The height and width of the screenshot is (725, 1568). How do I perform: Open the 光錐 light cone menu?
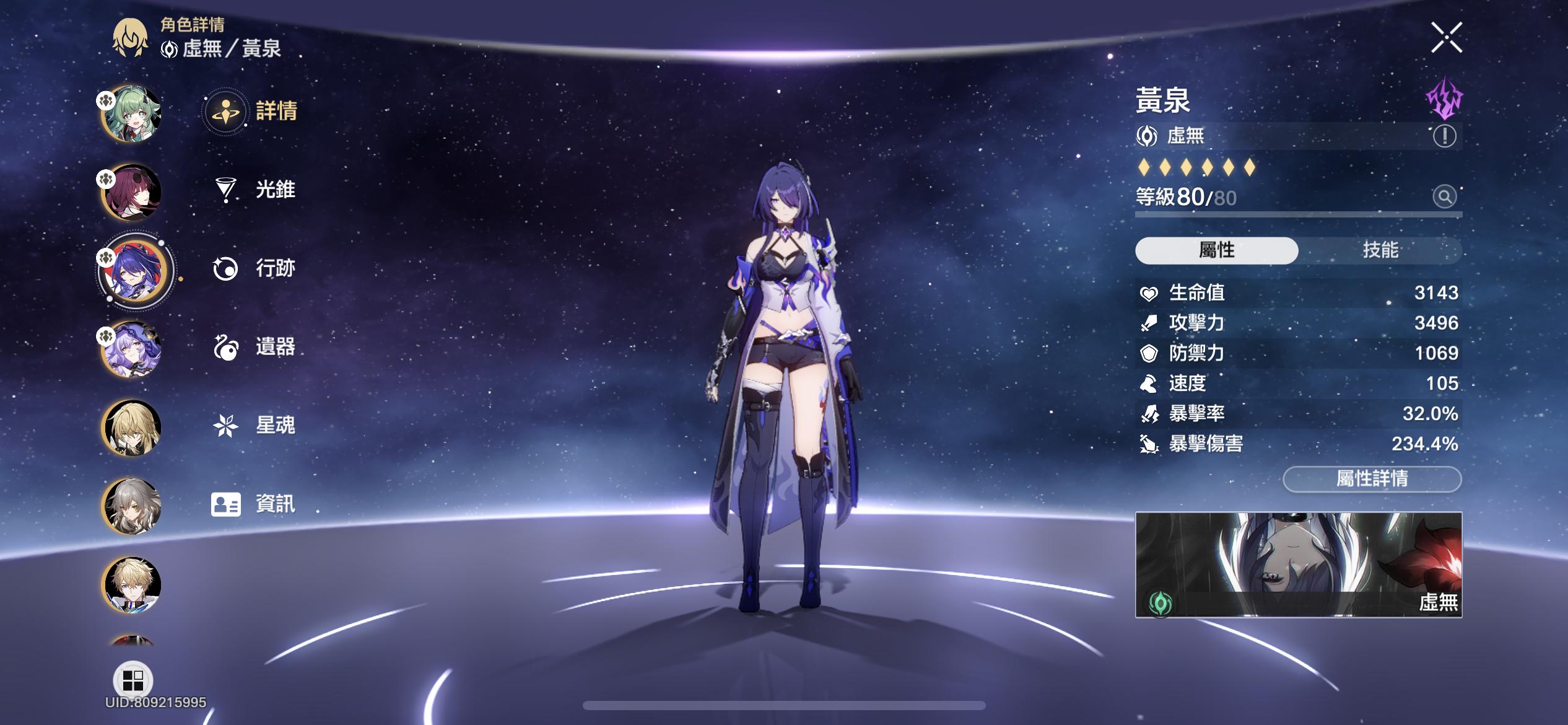(x=255, y=190)
